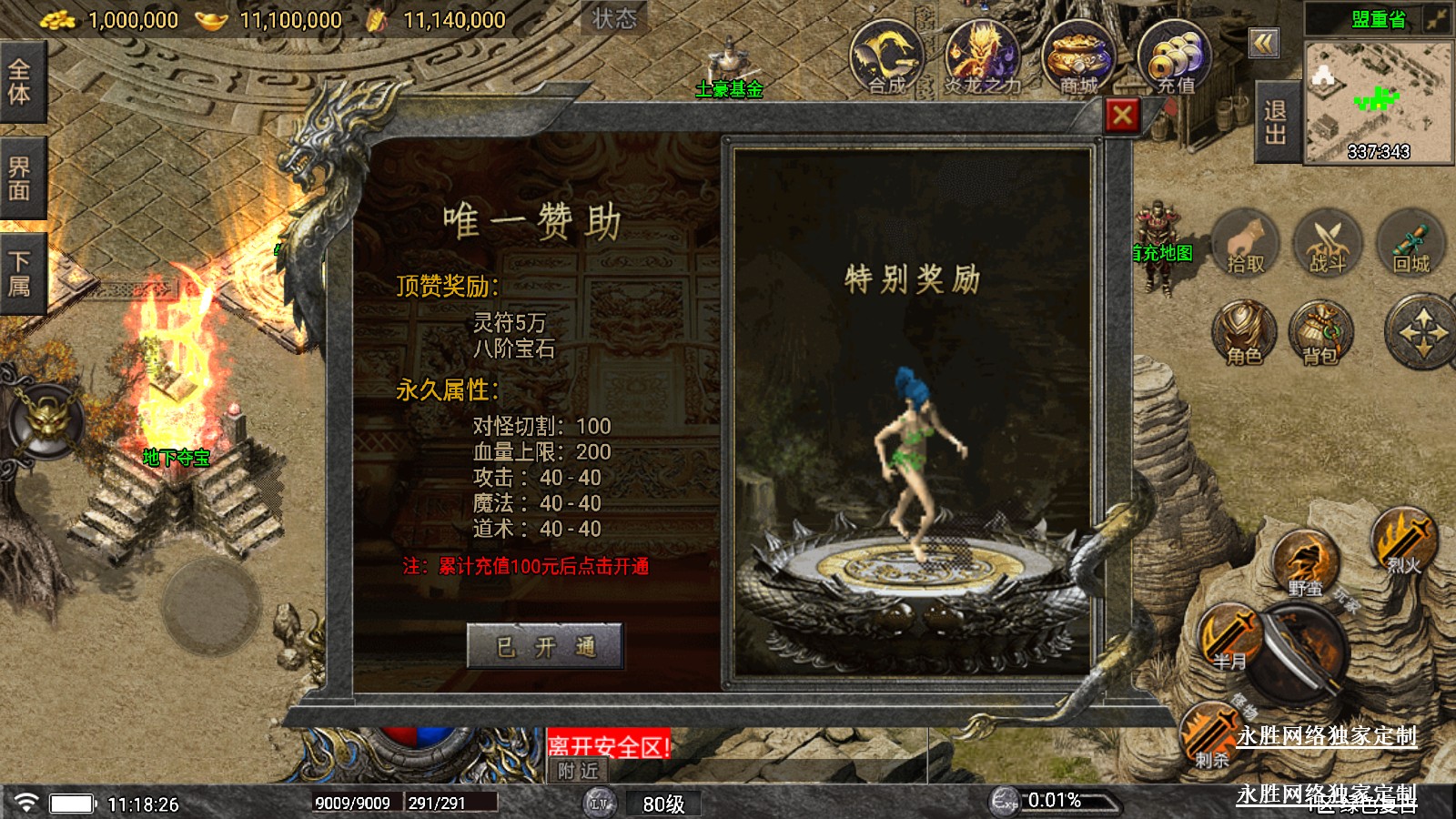Image resolution: width=1456 pixels, height=819 pixels.
Task: Select the 界面 side tab
Action: click(20, 178)
